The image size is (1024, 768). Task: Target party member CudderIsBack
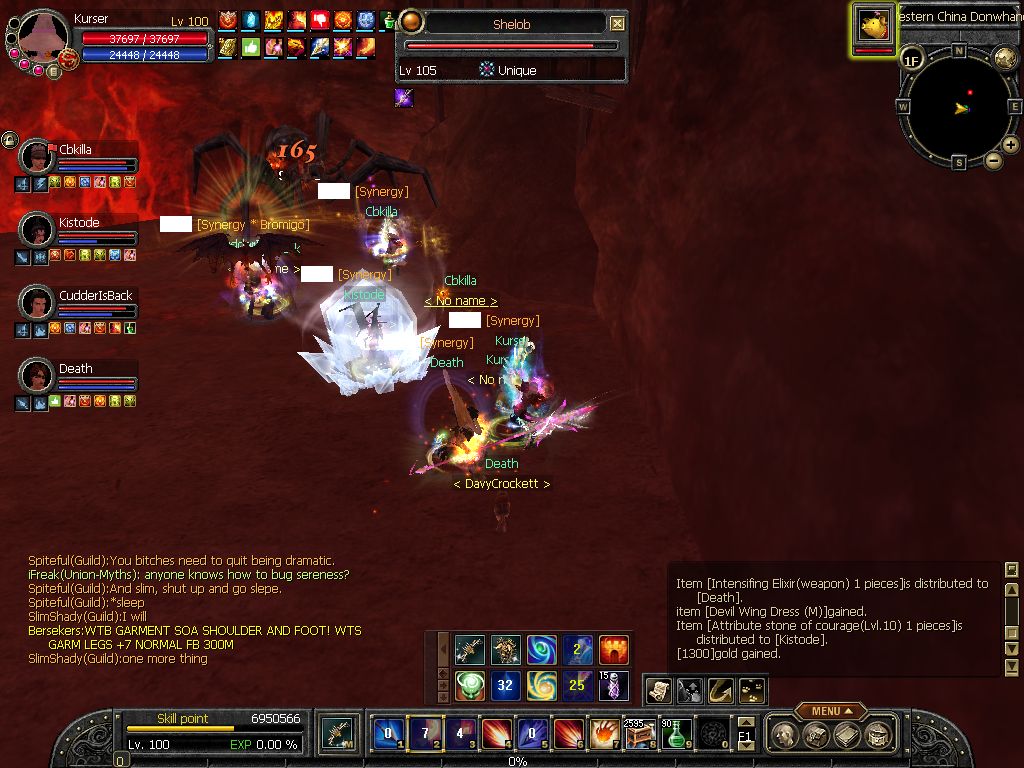pyautogui.click(x=37, y=303)
